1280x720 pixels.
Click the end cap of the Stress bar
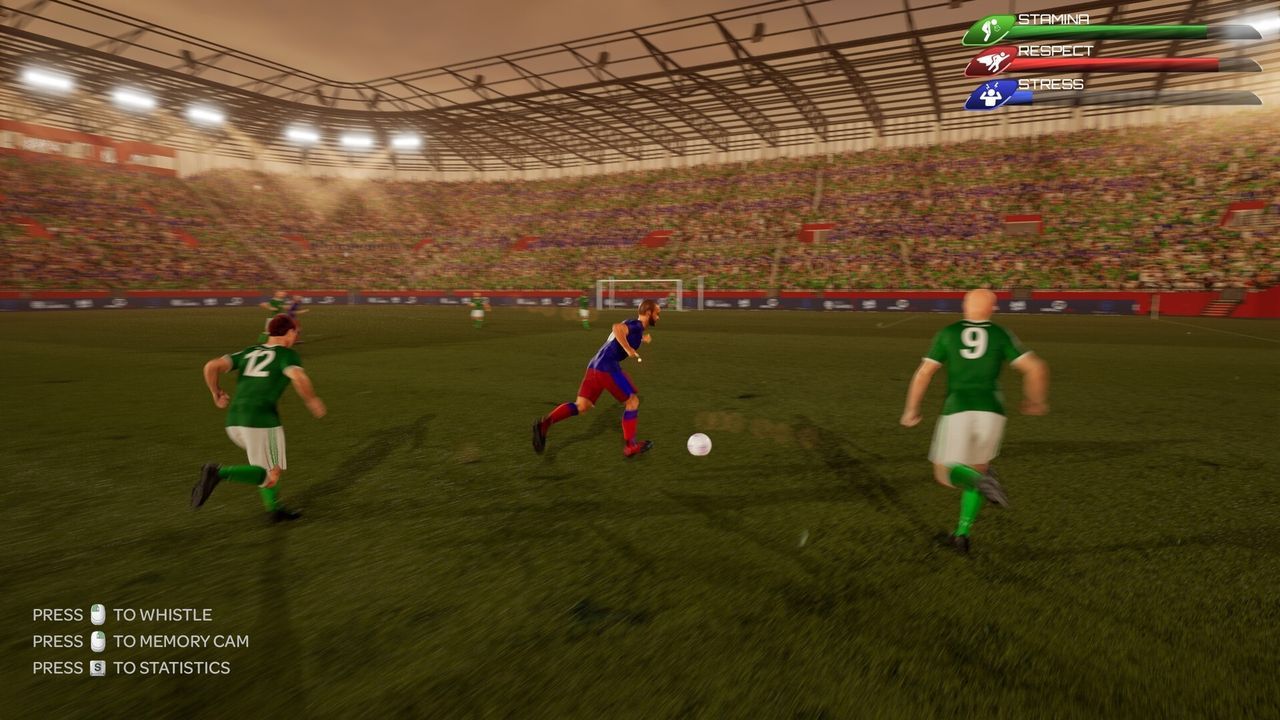[x=1246, y=98]
